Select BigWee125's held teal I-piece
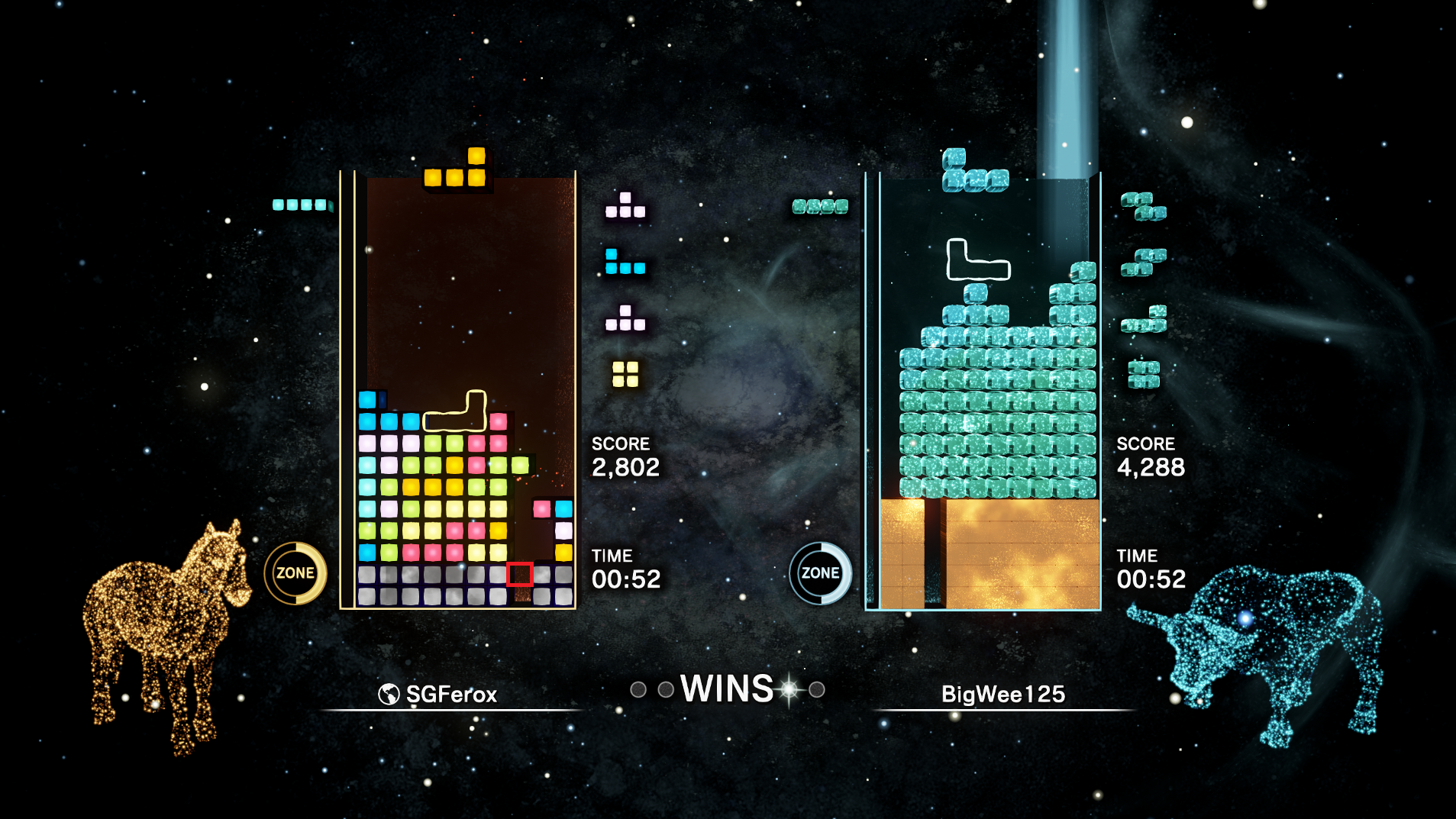The height and width of the screenshot is (819, 1456). click(820, 206)
